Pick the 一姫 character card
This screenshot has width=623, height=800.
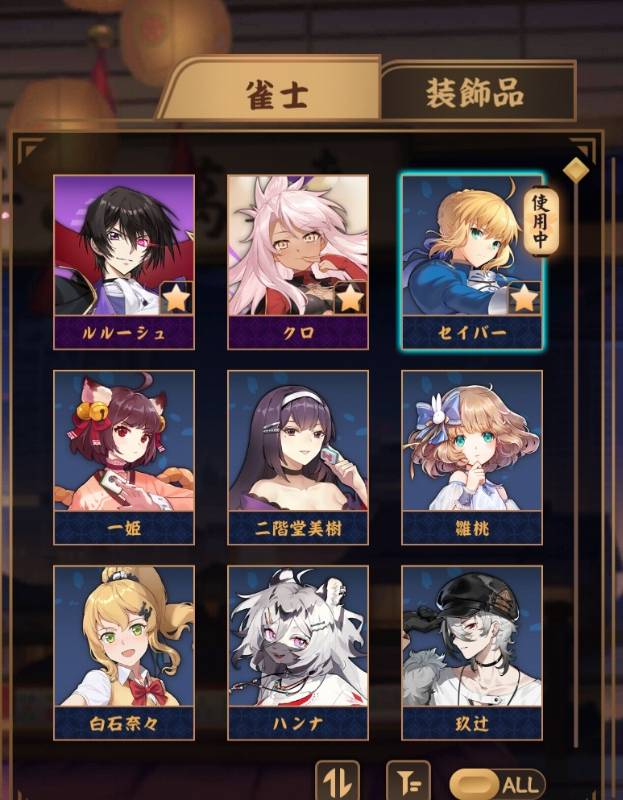(124, 456)
